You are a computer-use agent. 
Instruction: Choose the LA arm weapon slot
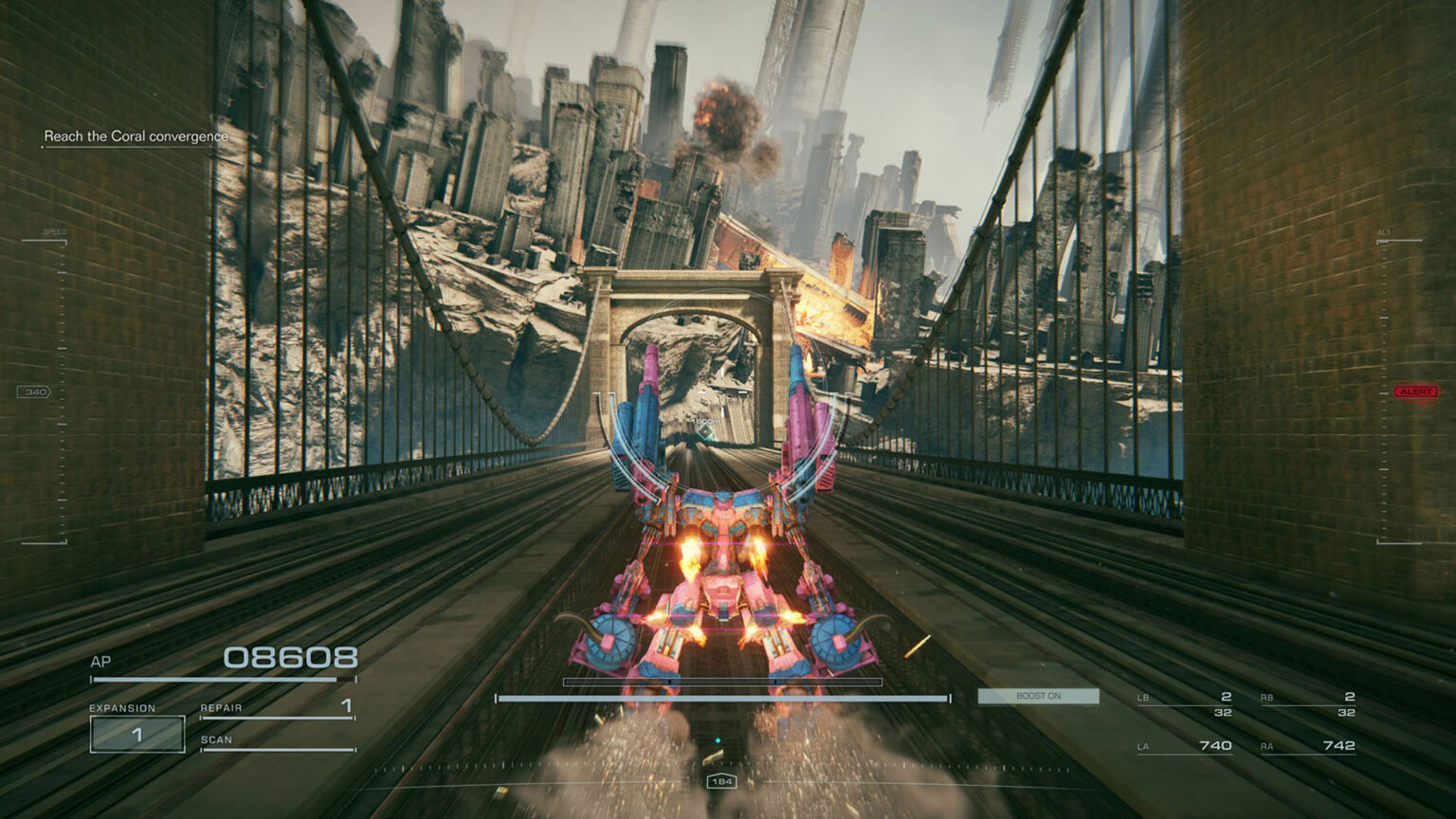(1185, 746)
